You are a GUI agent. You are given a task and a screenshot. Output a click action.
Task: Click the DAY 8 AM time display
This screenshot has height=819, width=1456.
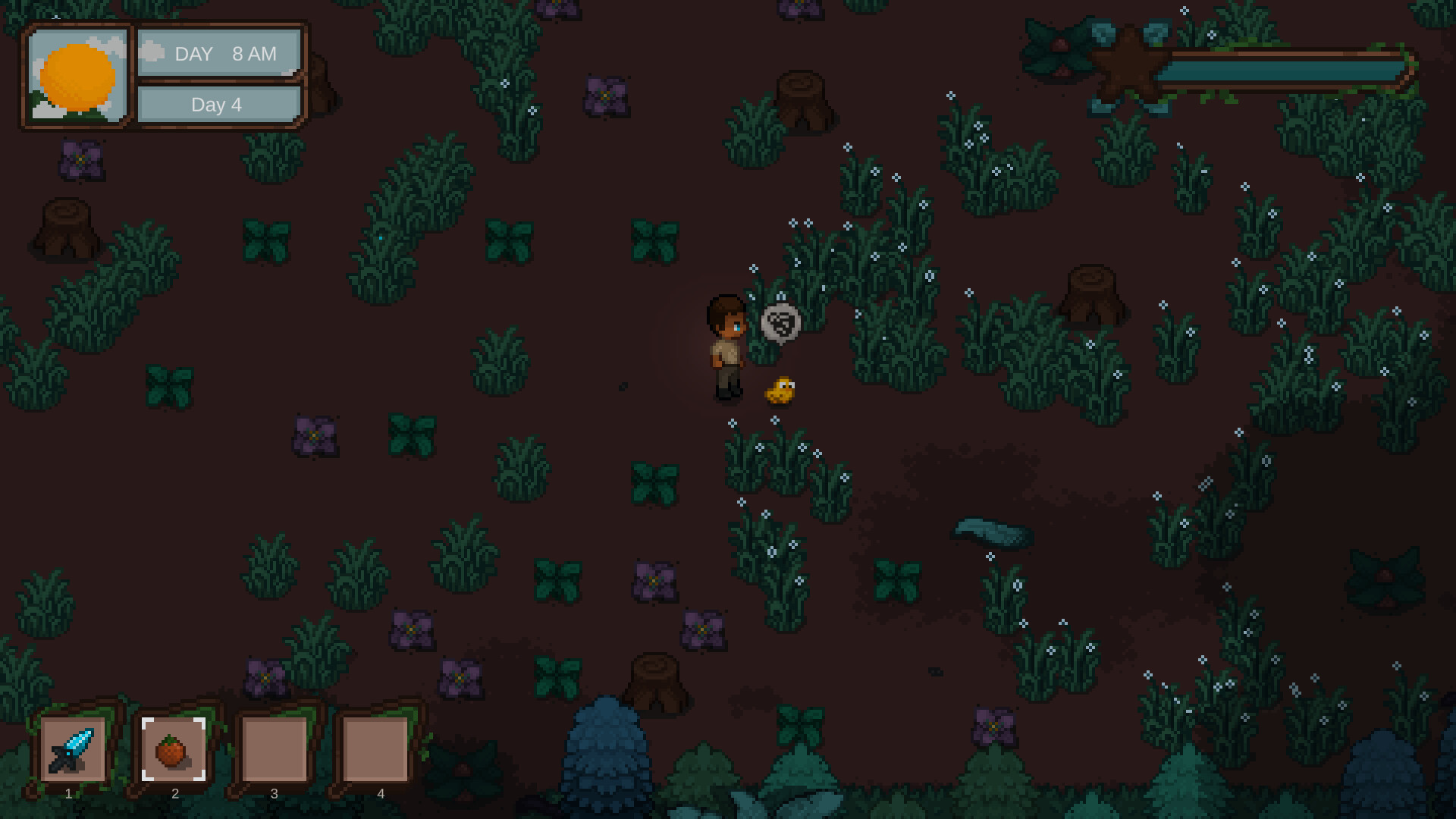(220, 53)
